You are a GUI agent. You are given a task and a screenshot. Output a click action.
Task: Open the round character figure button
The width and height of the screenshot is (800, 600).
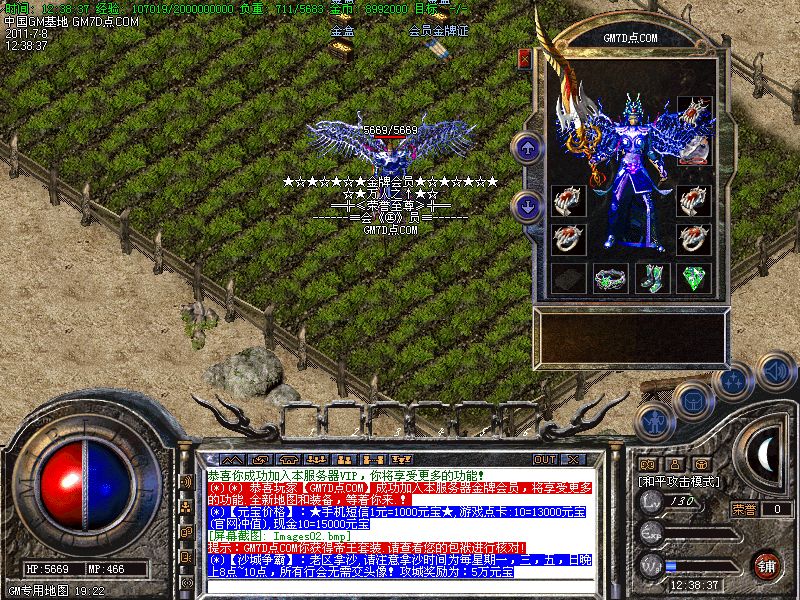653,421
